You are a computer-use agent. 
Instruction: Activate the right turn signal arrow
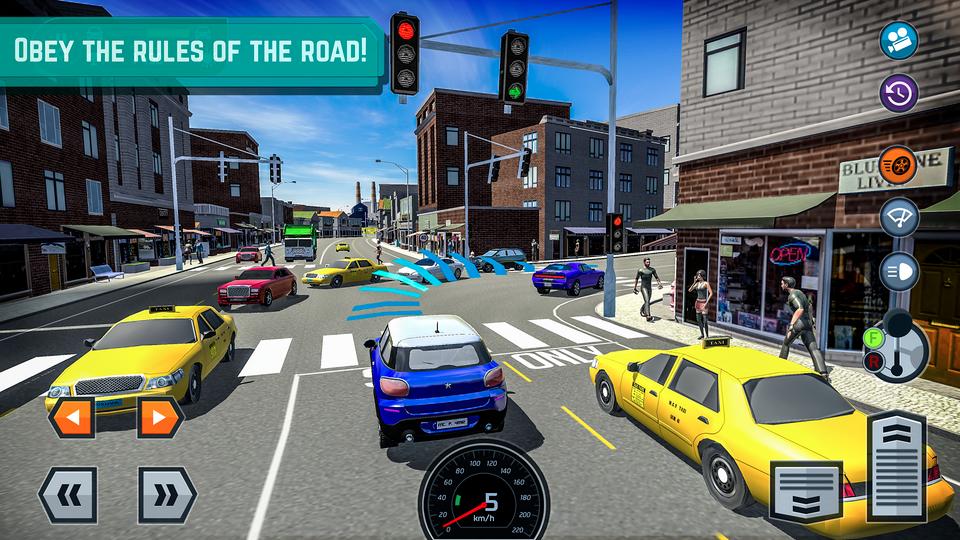coord(159,417)
